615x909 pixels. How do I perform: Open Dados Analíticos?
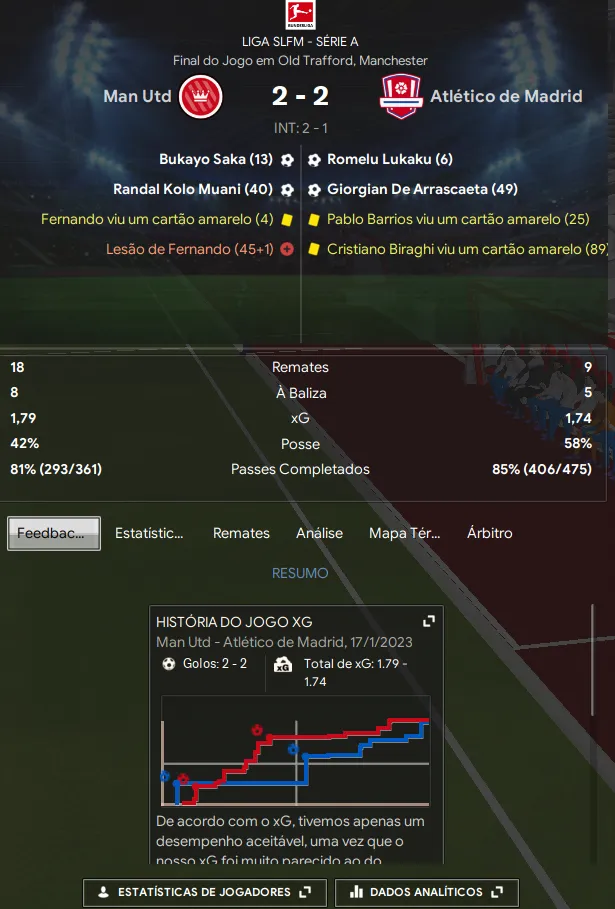pyautogui.click(x=426, y=892)
